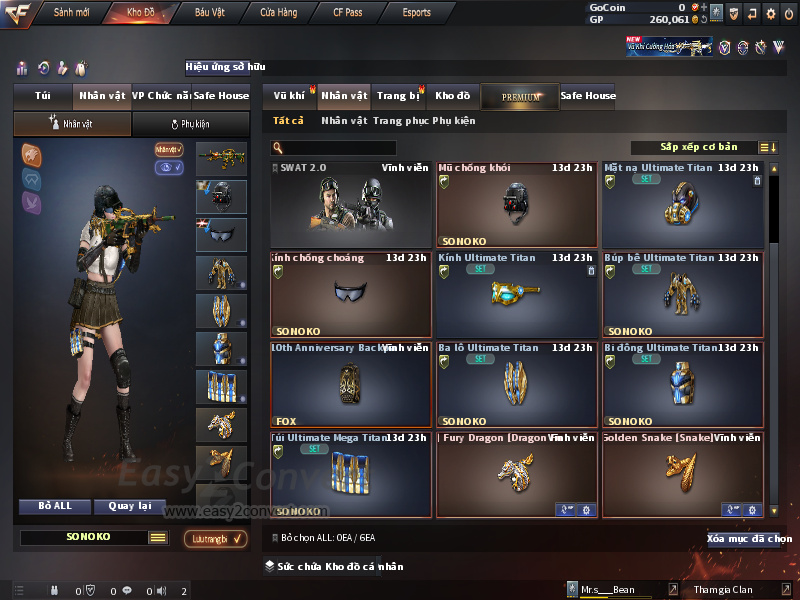Viewport: 800px width, 600px height.
Task: Open the Sảnh mới lobby tab
Action: [x=71, y=12]
